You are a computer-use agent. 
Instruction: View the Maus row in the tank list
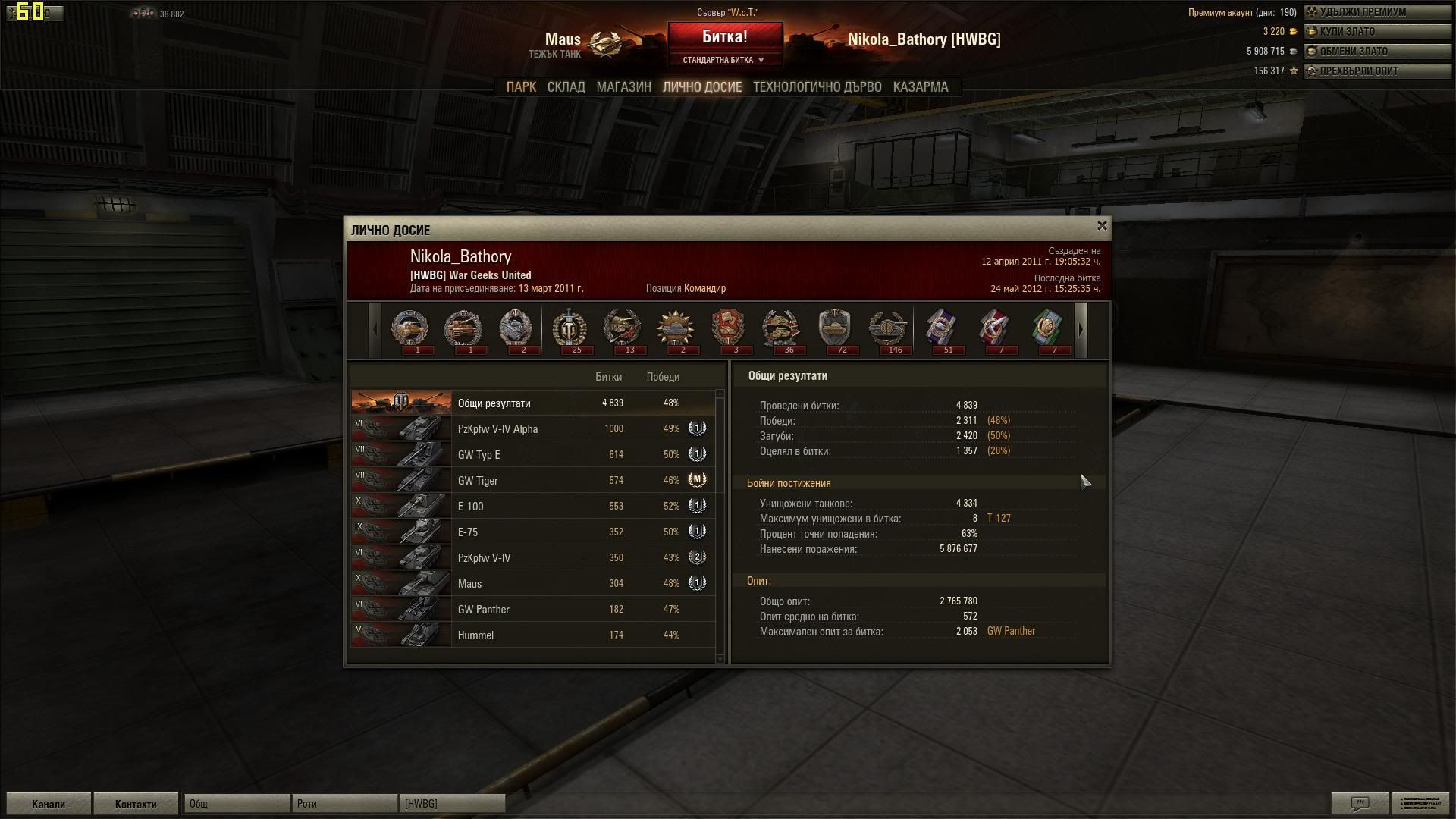tap(531, 584)
